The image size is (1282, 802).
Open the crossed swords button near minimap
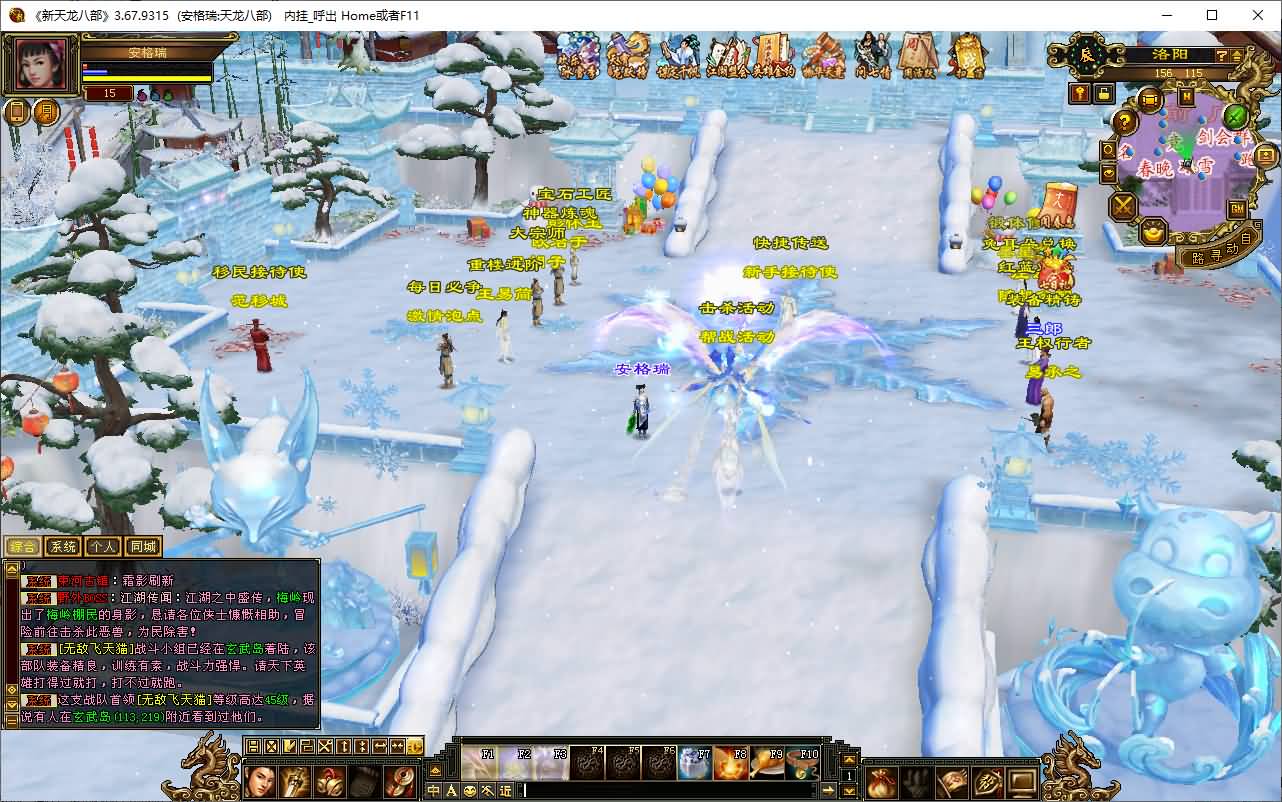click(1124, 207)
